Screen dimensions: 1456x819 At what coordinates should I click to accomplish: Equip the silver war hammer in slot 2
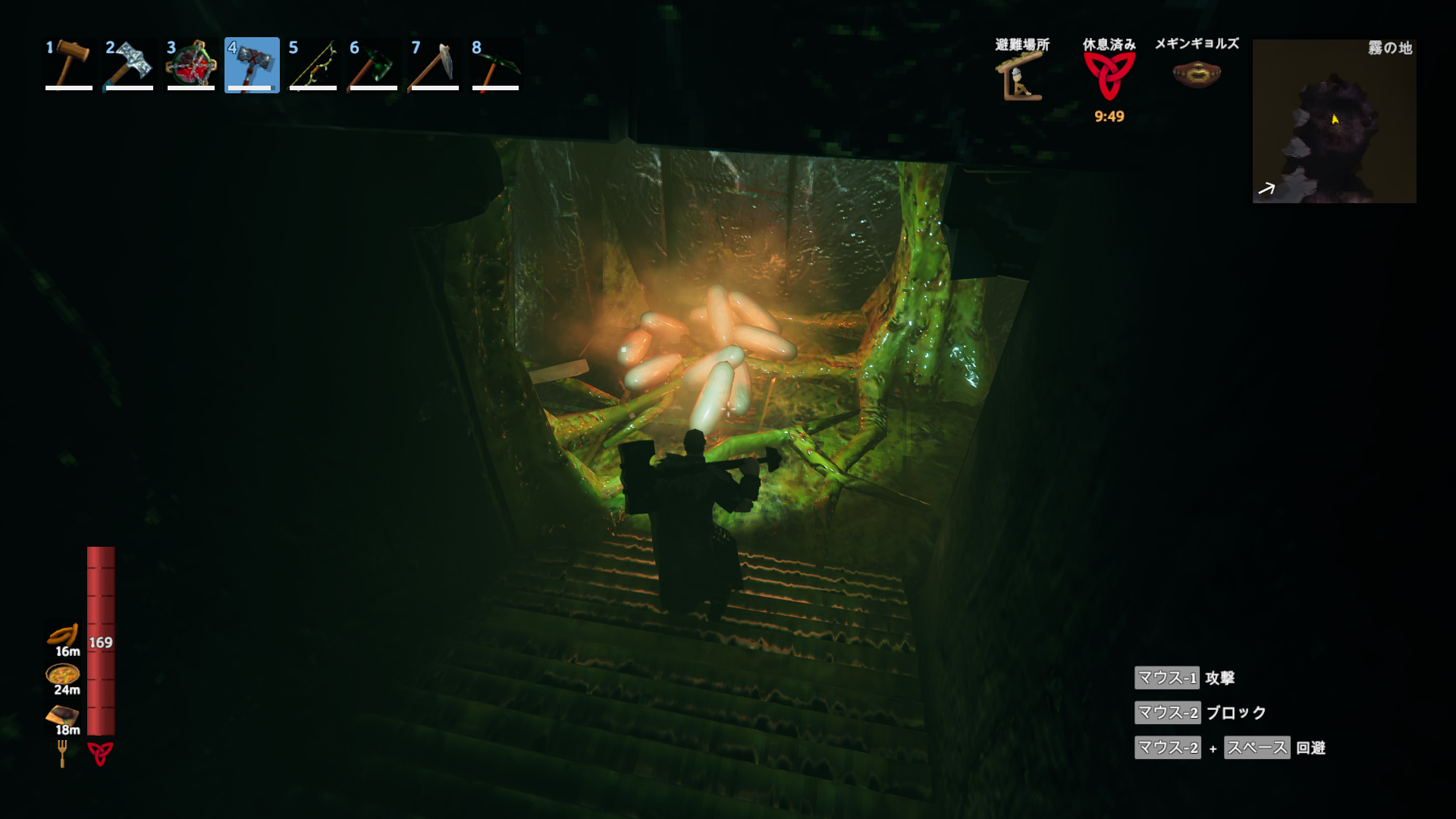point(129,65)
